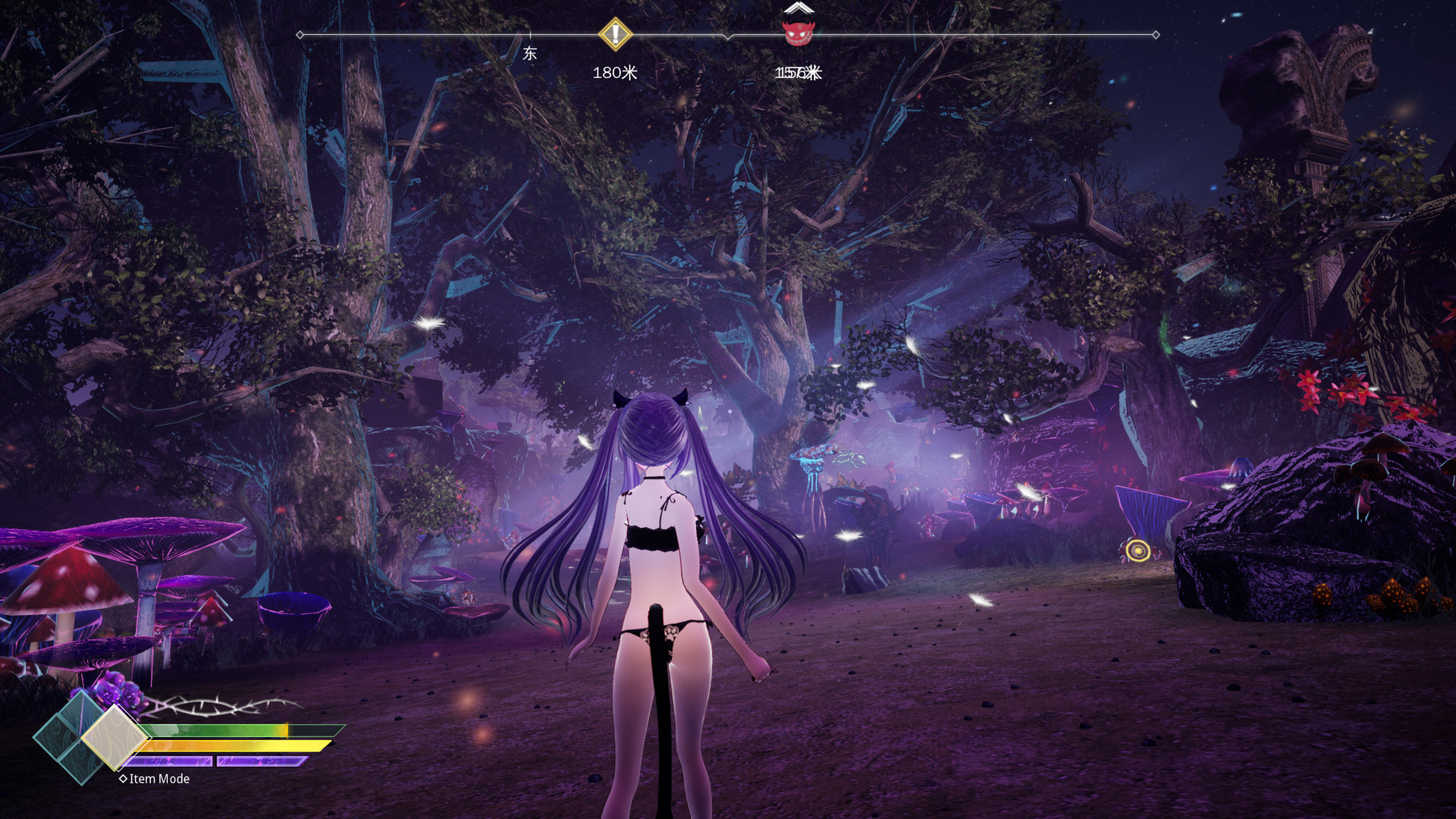Image resolution: width=1456 pixels, height=819 pixels.
Task: Click the compass notch near the demon icon
Action: pyautogui.click(x=727, y=35)
